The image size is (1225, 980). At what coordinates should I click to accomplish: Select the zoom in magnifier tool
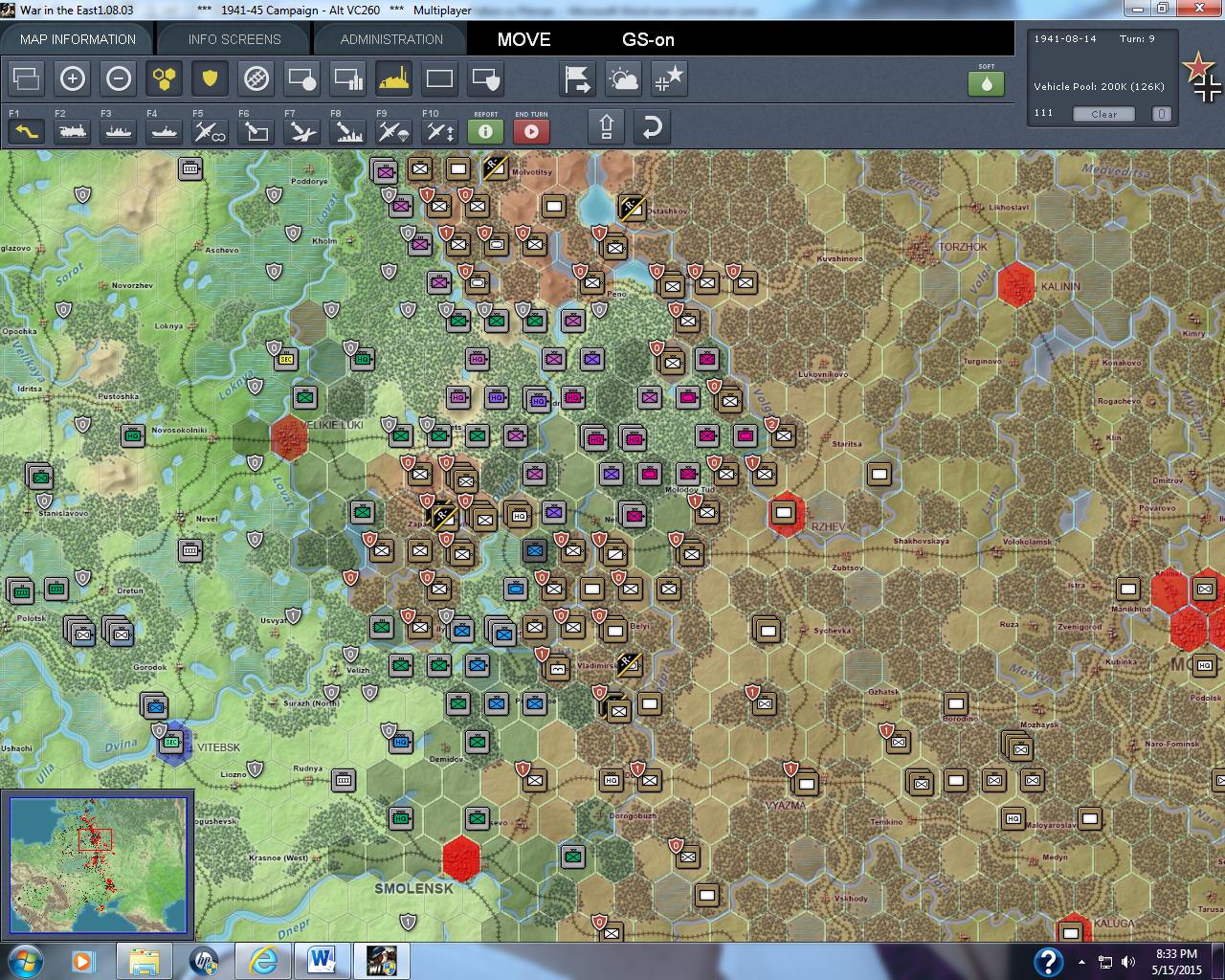tap(73, 78)
